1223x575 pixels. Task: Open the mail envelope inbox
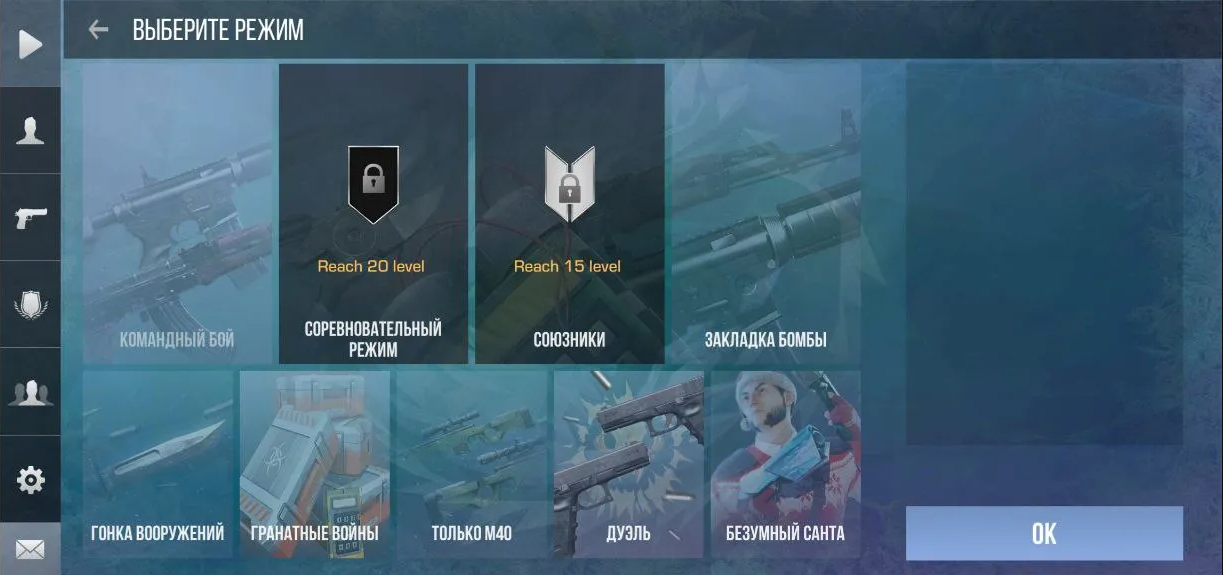point(30,549)
